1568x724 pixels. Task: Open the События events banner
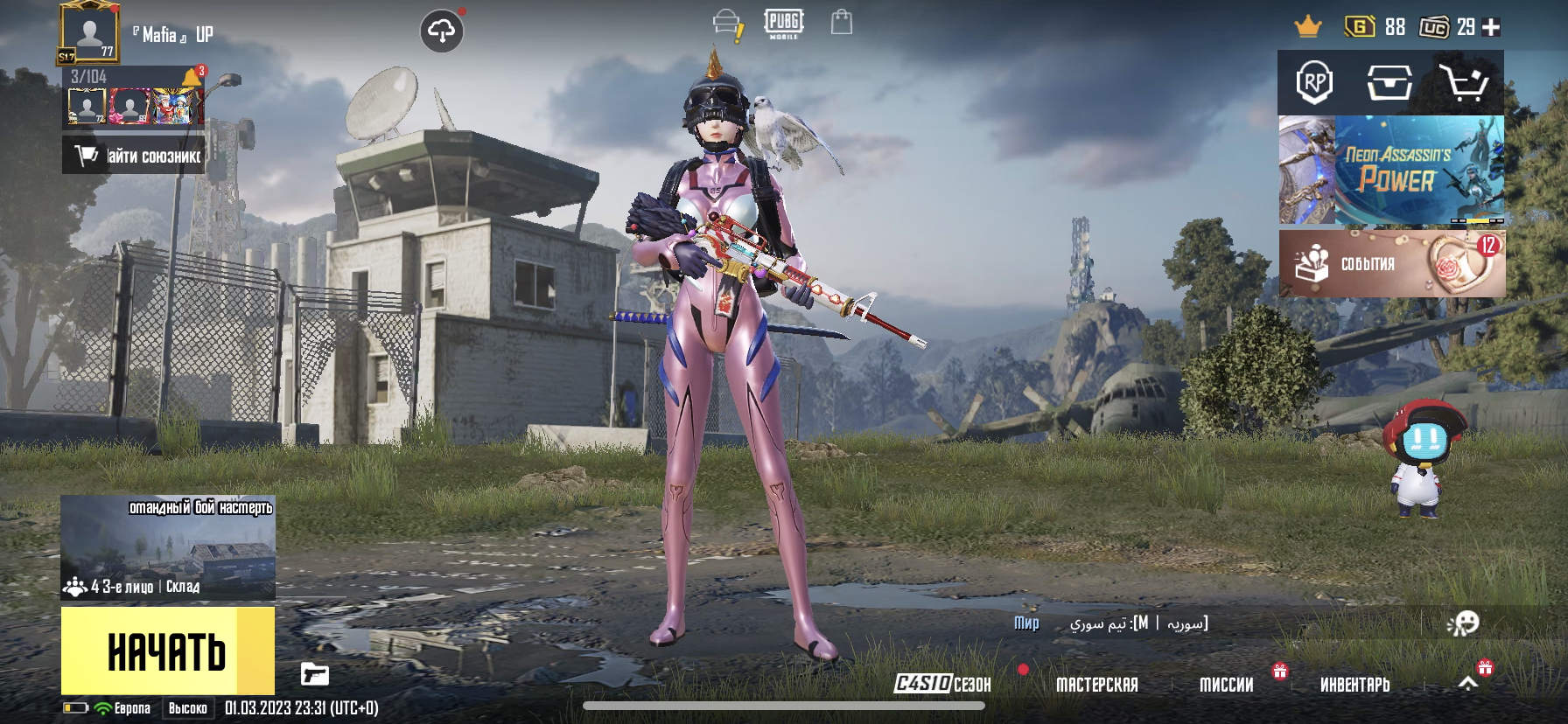pos(1391,263)
